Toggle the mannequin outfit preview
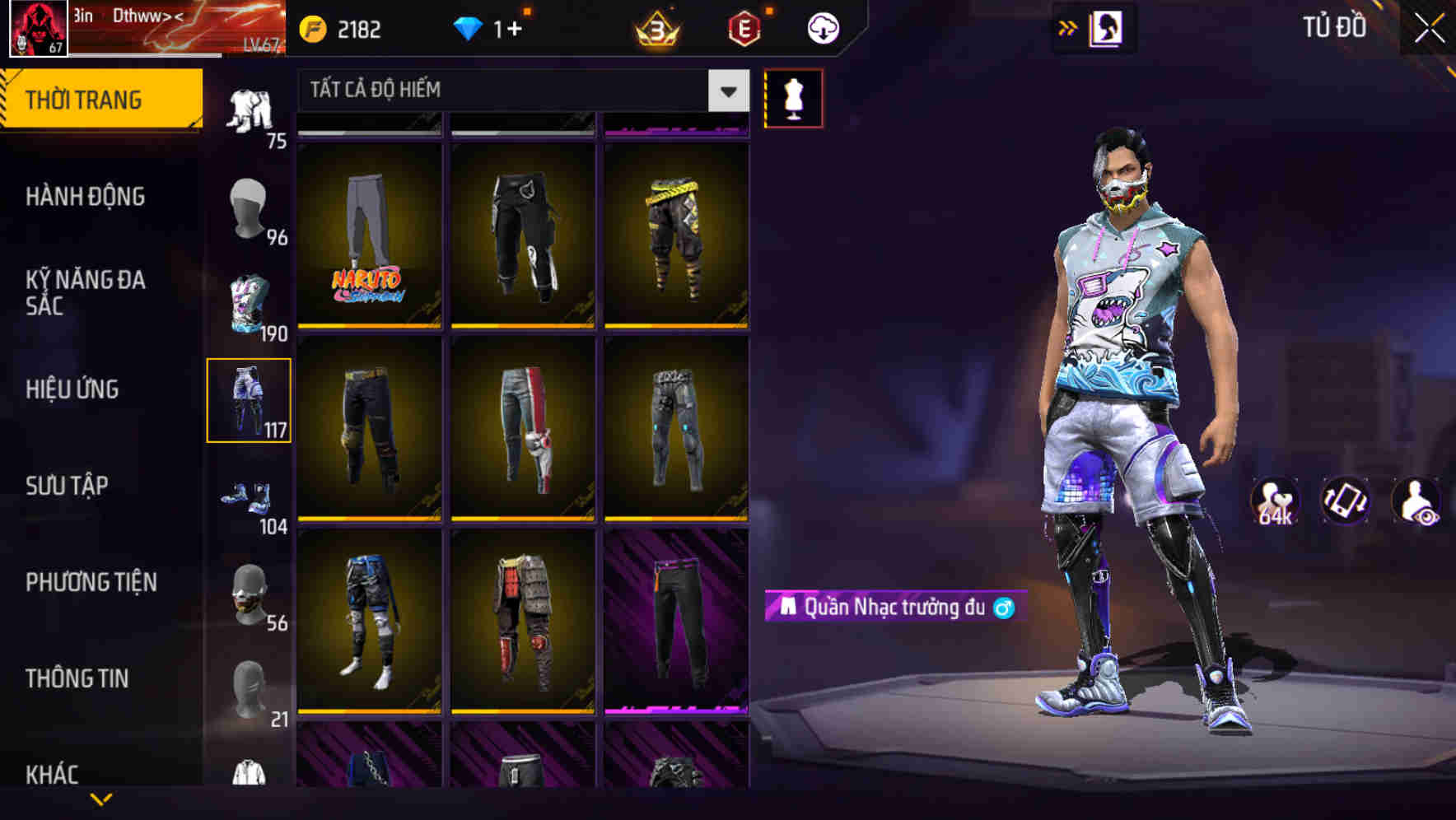The height and width of the screenshot is (820, 1456). coord(794,97)
